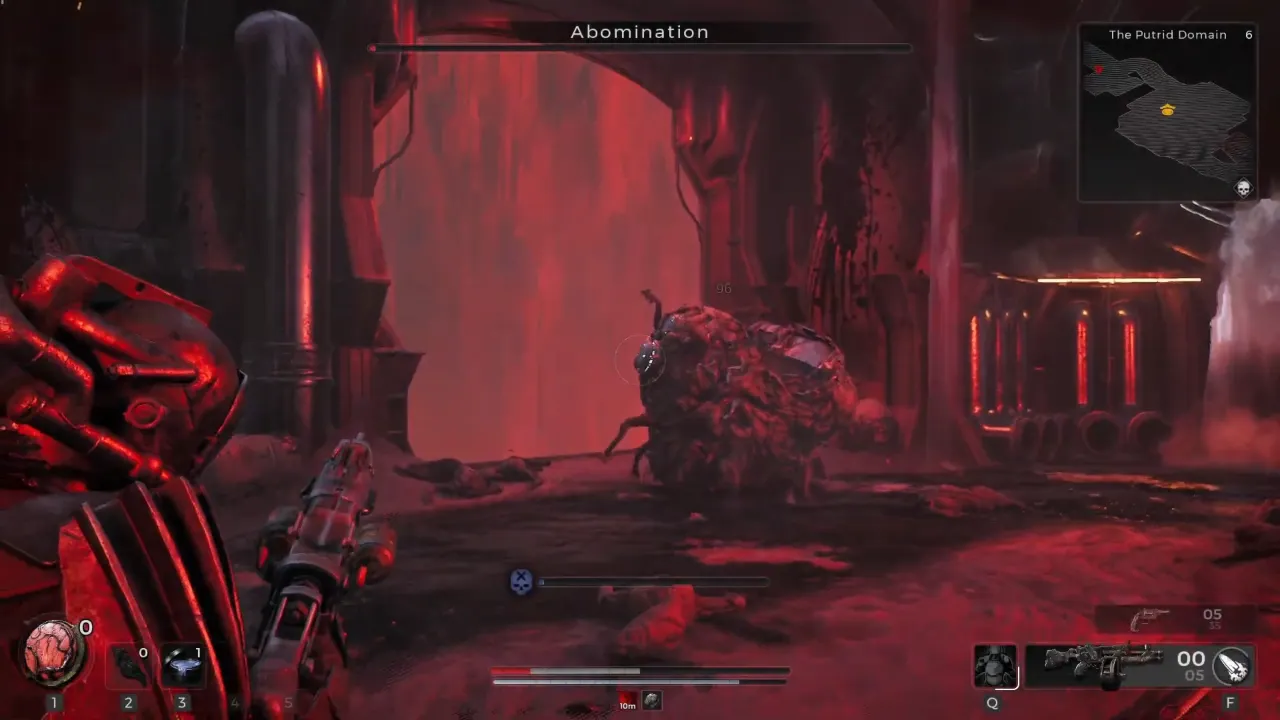Click the armor icon above the Q key
The height and width of the screenshot is (720, 1280).
coord(994,665)
